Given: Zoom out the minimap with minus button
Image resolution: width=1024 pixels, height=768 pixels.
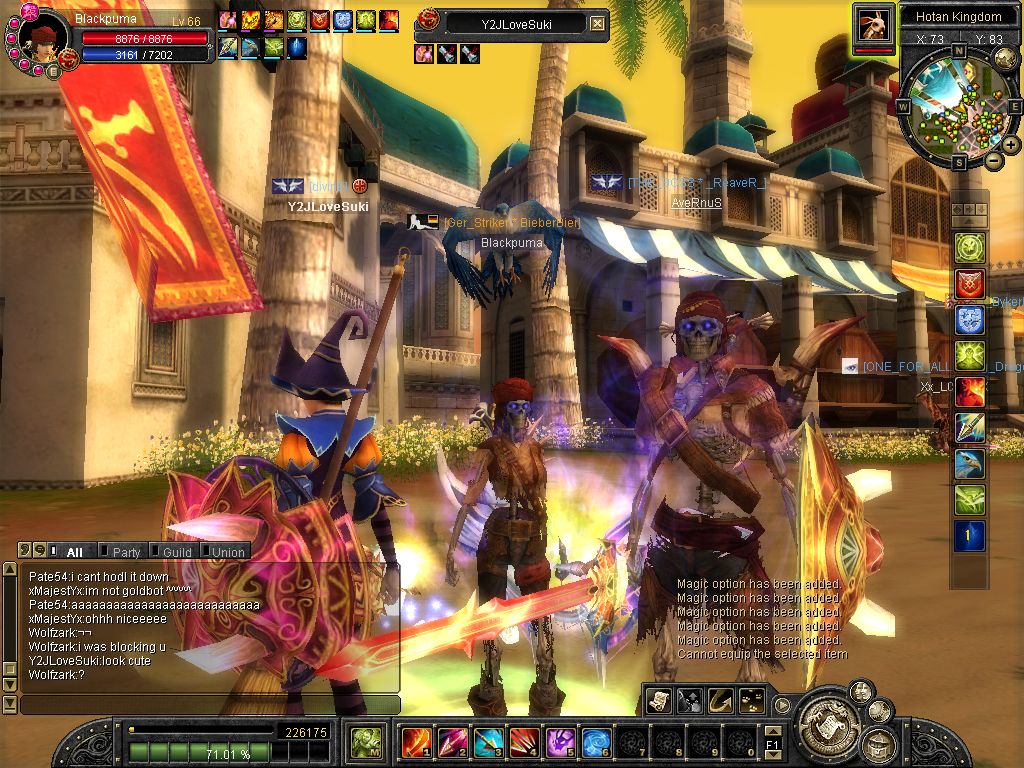Looking at the screenshot, I should 994,160.
